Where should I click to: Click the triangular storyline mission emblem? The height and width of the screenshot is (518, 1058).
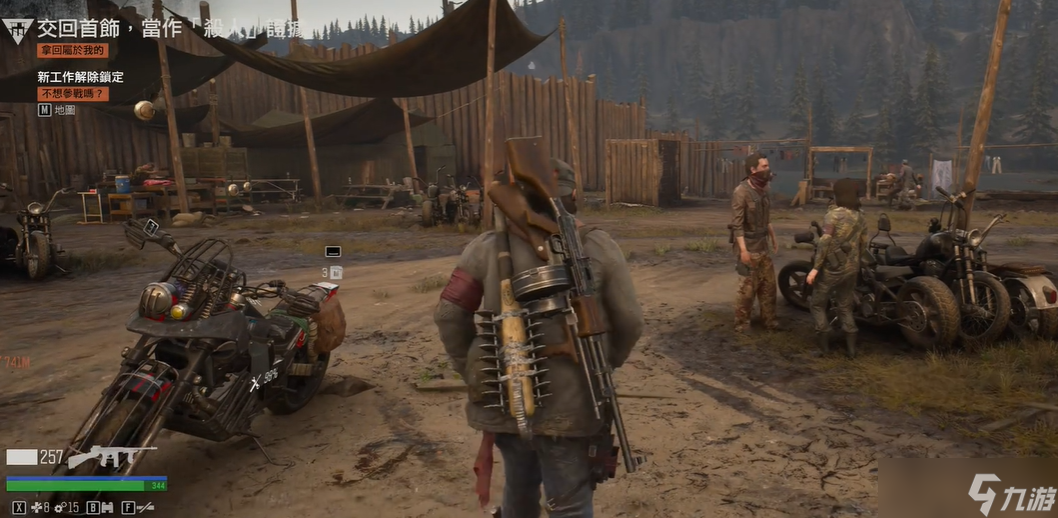click(17, 29)
